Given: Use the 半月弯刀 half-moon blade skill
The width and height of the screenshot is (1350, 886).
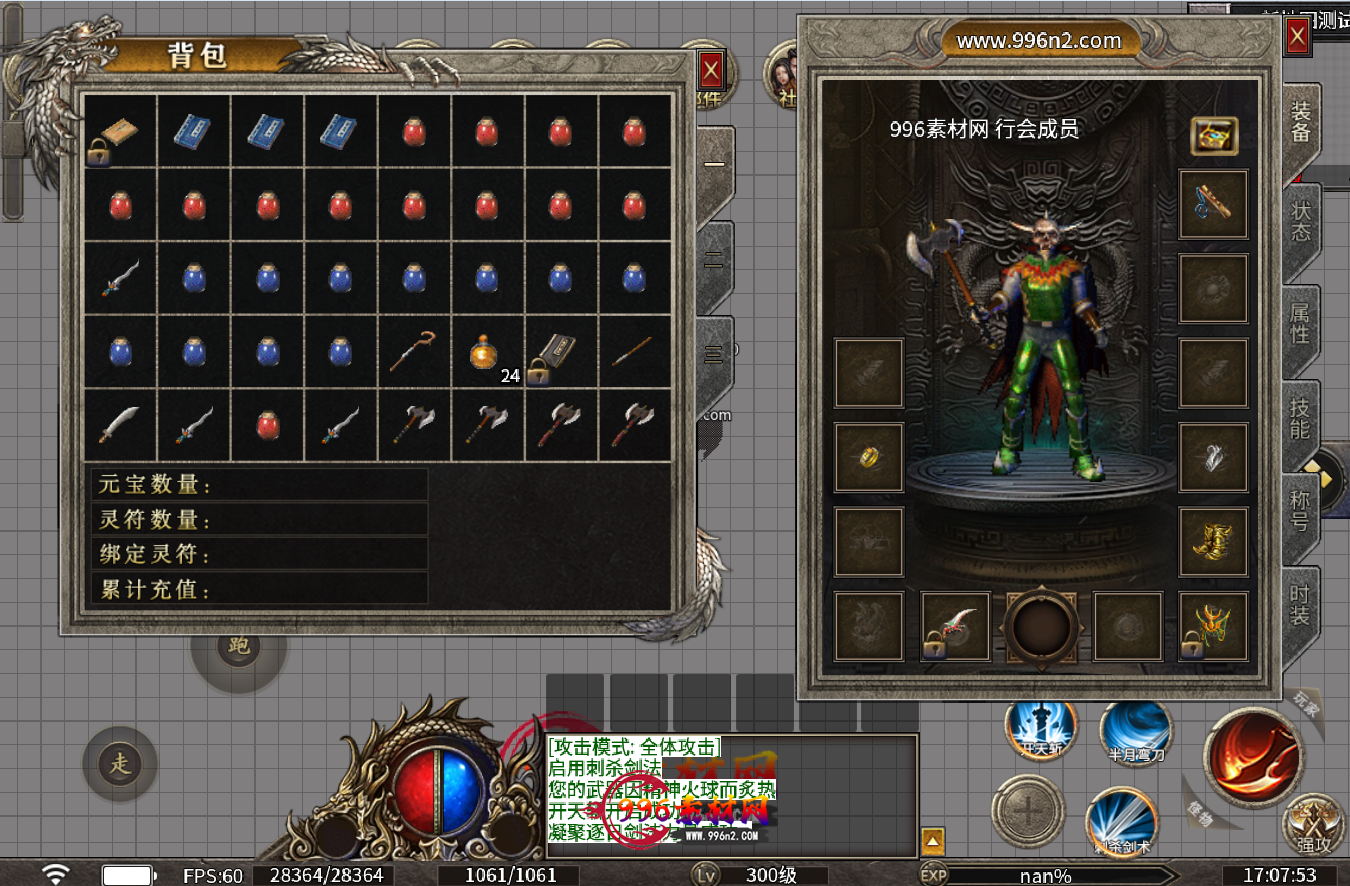Looking at the screenshot, I should point(1136,733).
